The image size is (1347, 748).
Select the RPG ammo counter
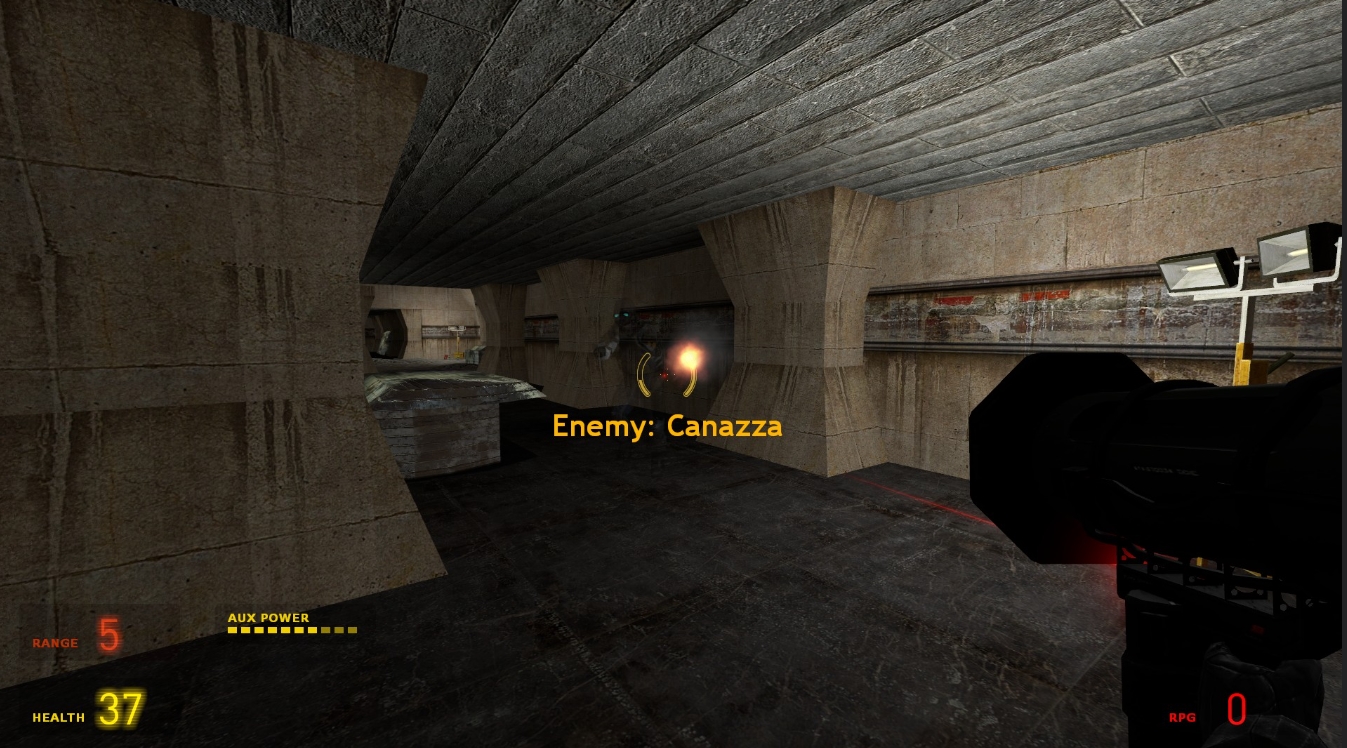1237,710
